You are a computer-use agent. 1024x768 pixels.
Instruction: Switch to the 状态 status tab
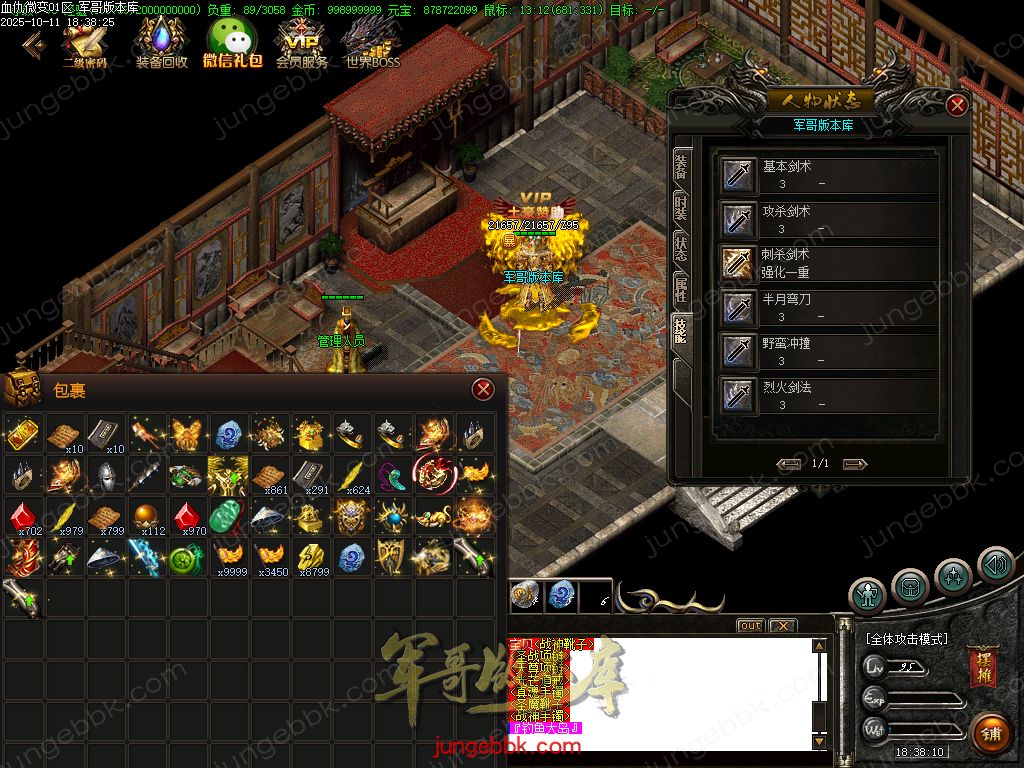point(681,249)
